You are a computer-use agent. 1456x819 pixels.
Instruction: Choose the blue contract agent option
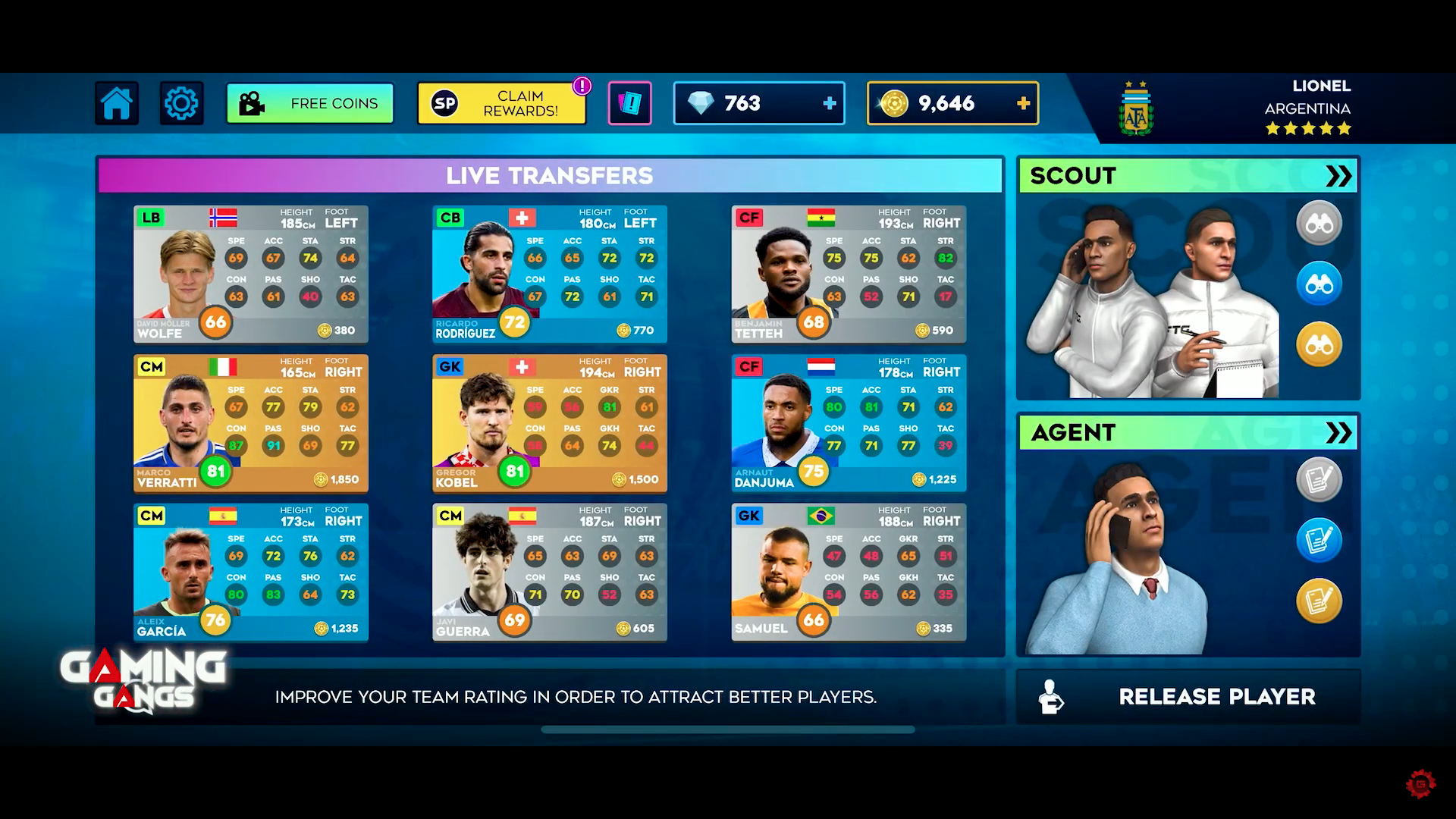(x=1319, y=538)
